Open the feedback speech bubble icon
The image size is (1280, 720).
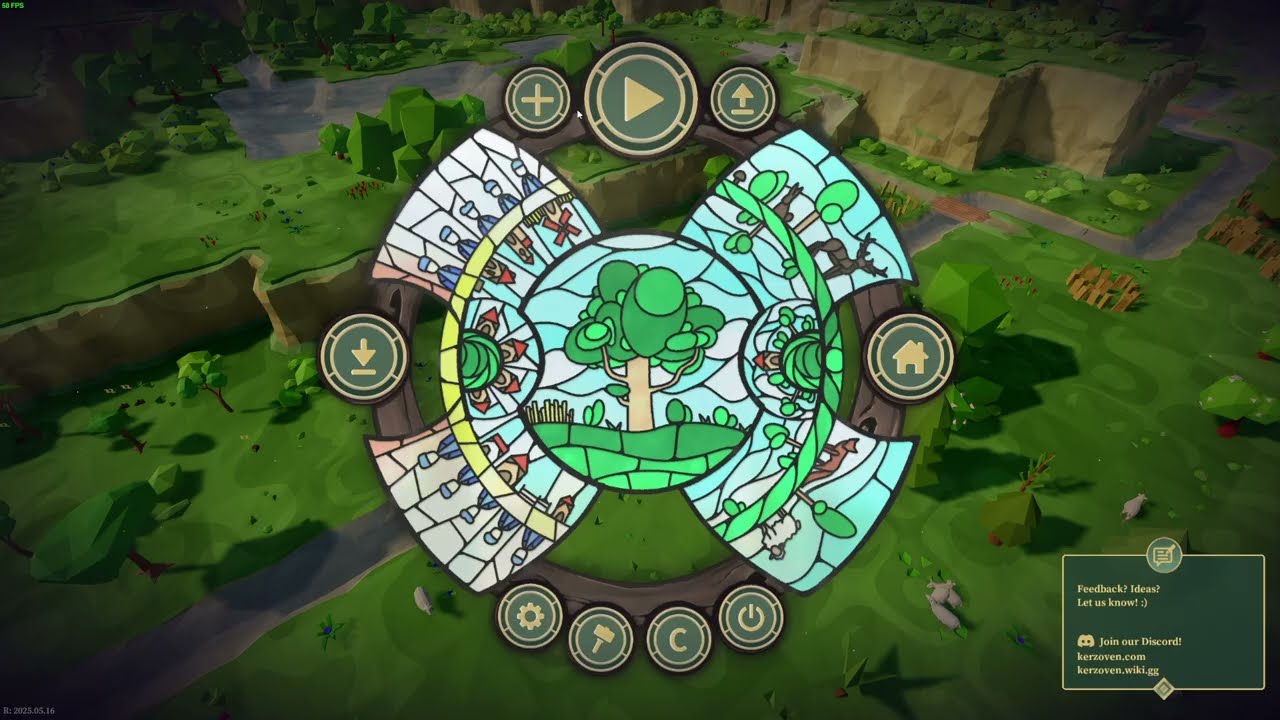pyautogui.click(x=1163, y=554)
